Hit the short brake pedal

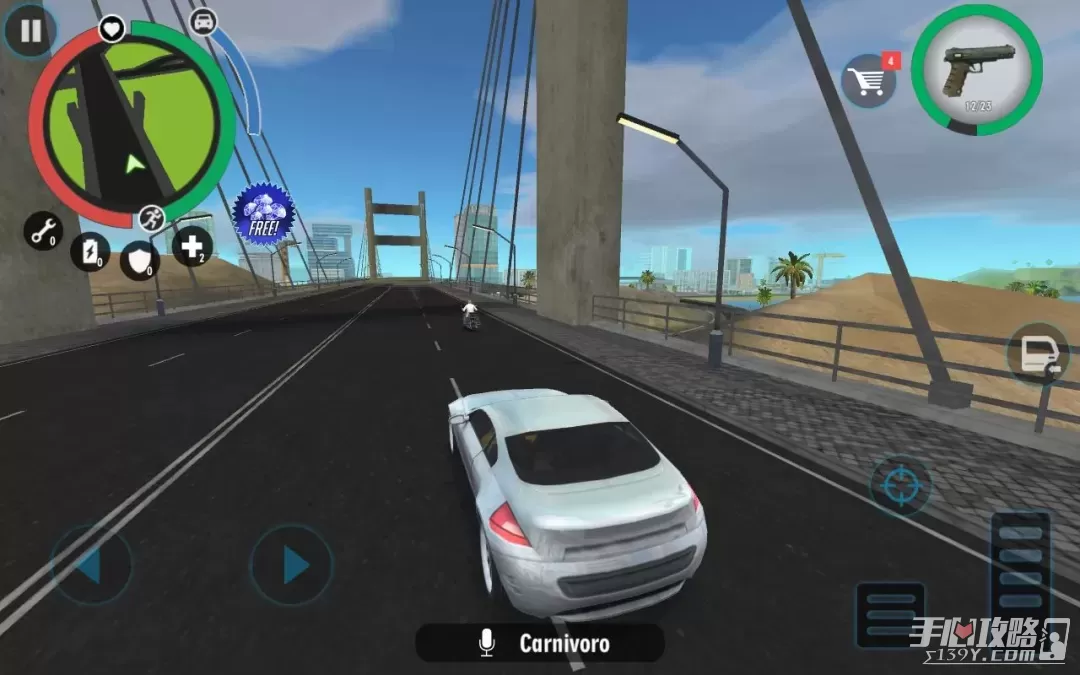click(x=889, y=615)
